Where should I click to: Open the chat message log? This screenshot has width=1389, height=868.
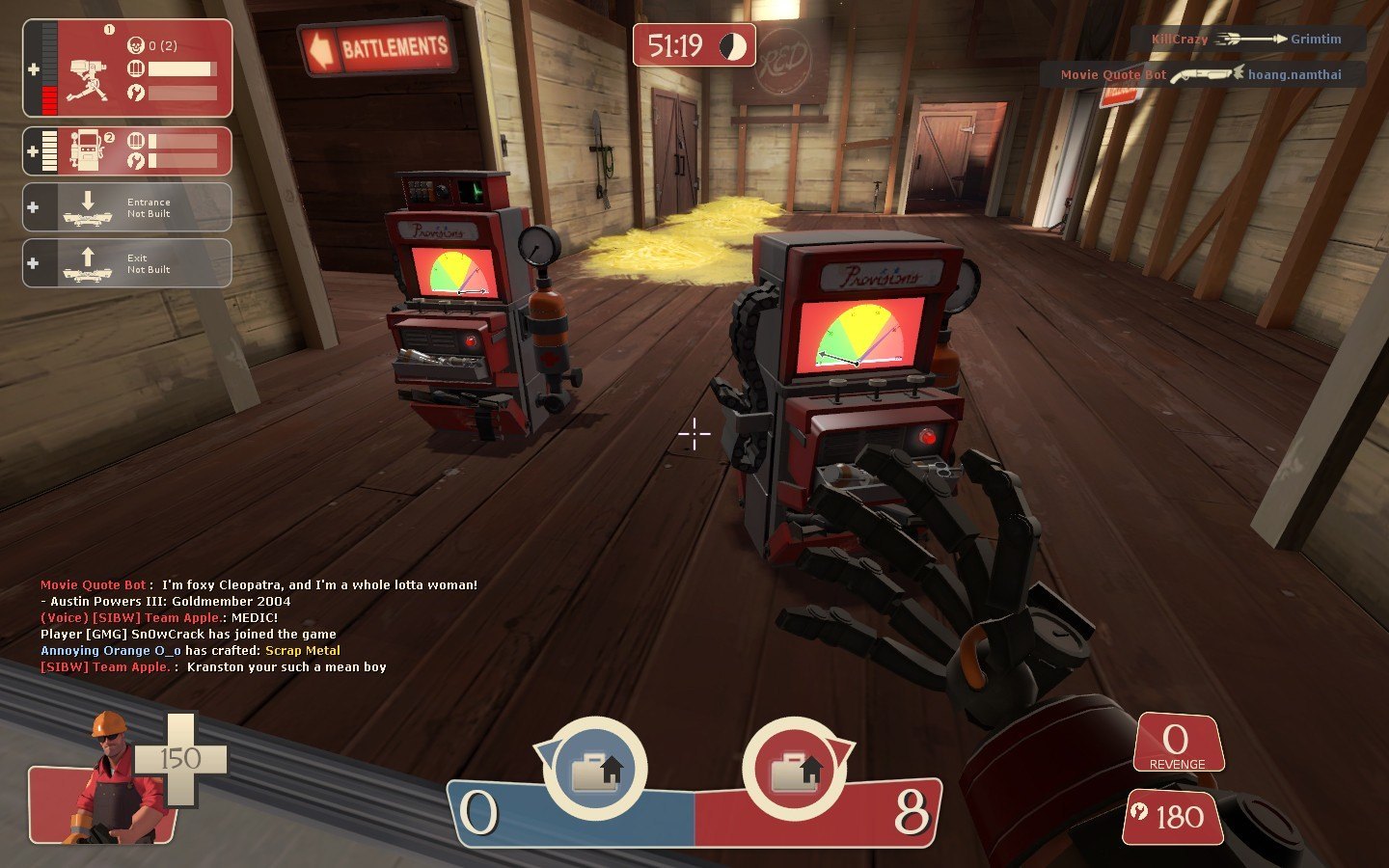point(260,626)
